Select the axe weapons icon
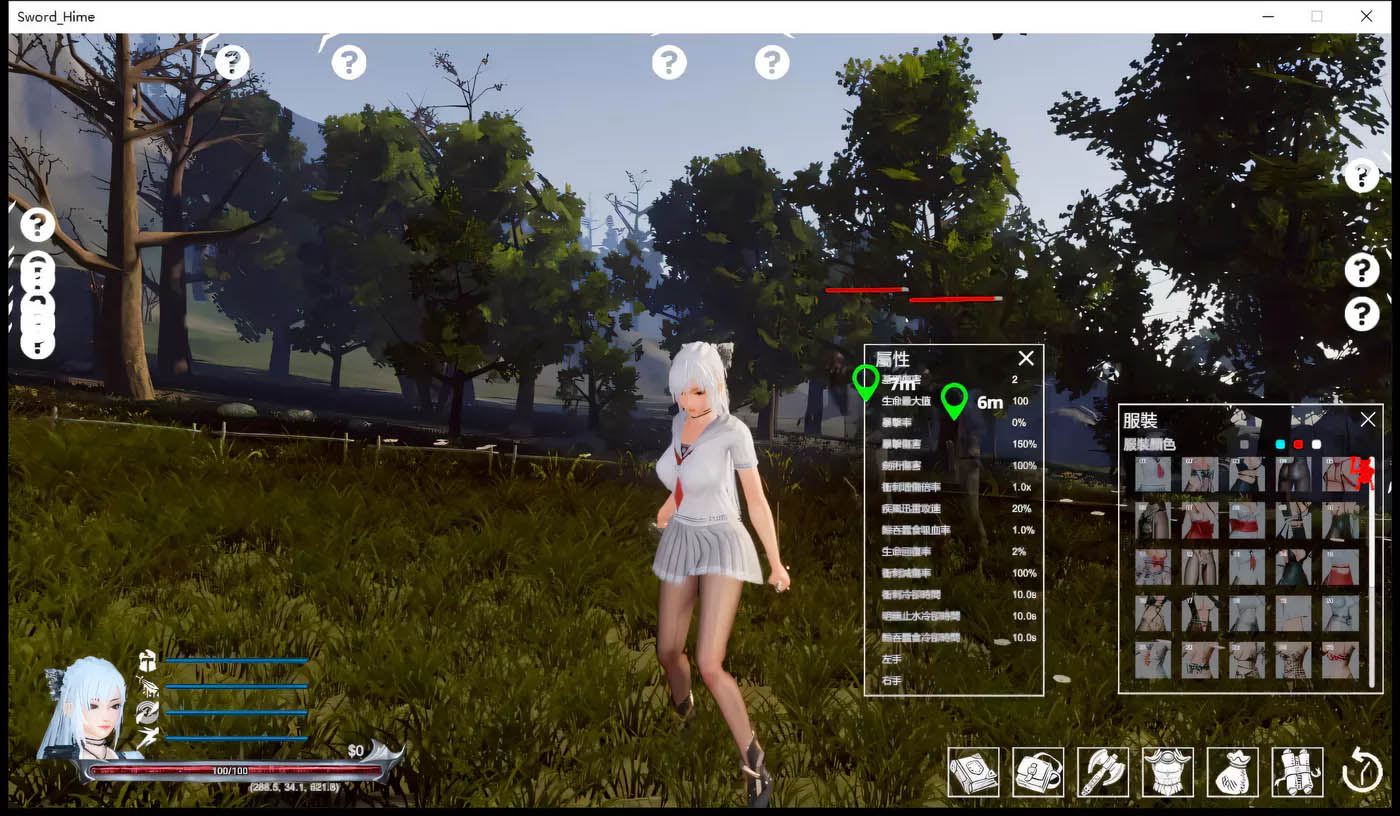 pos(1103,771)
